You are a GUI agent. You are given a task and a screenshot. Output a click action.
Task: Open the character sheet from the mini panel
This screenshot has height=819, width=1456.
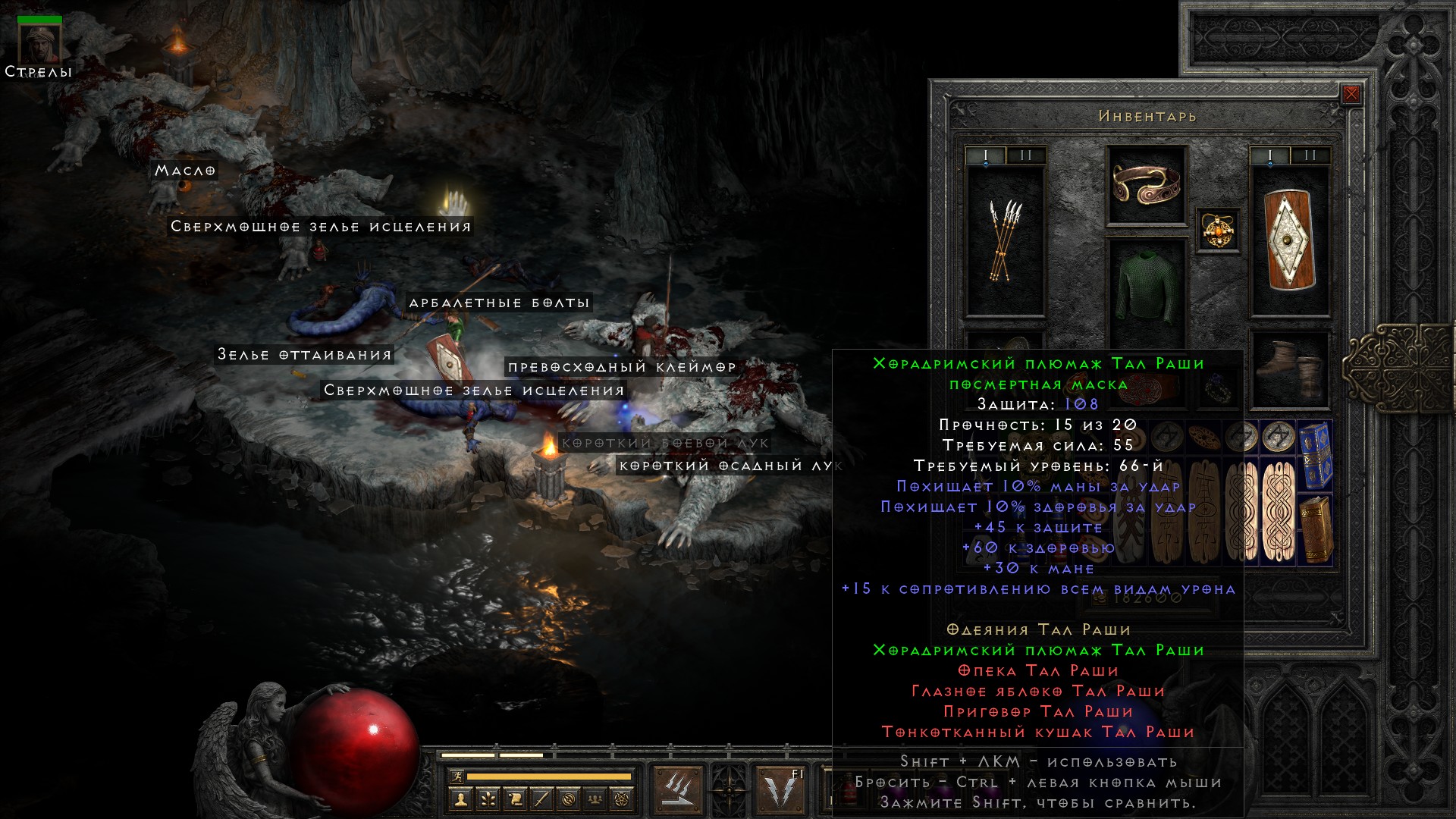(460, 799)
